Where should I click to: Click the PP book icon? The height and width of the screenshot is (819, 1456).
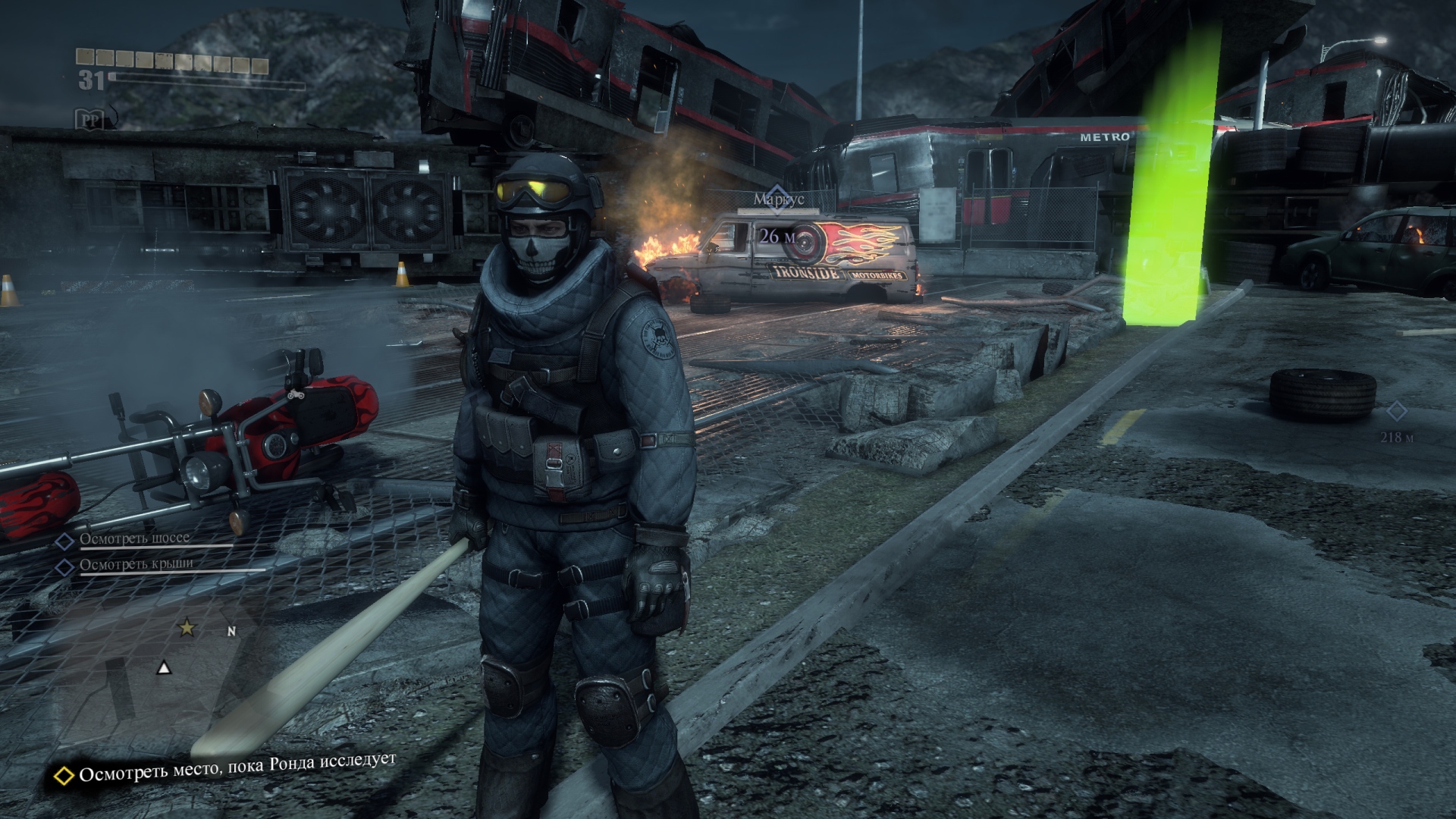(x=89, y=119)
